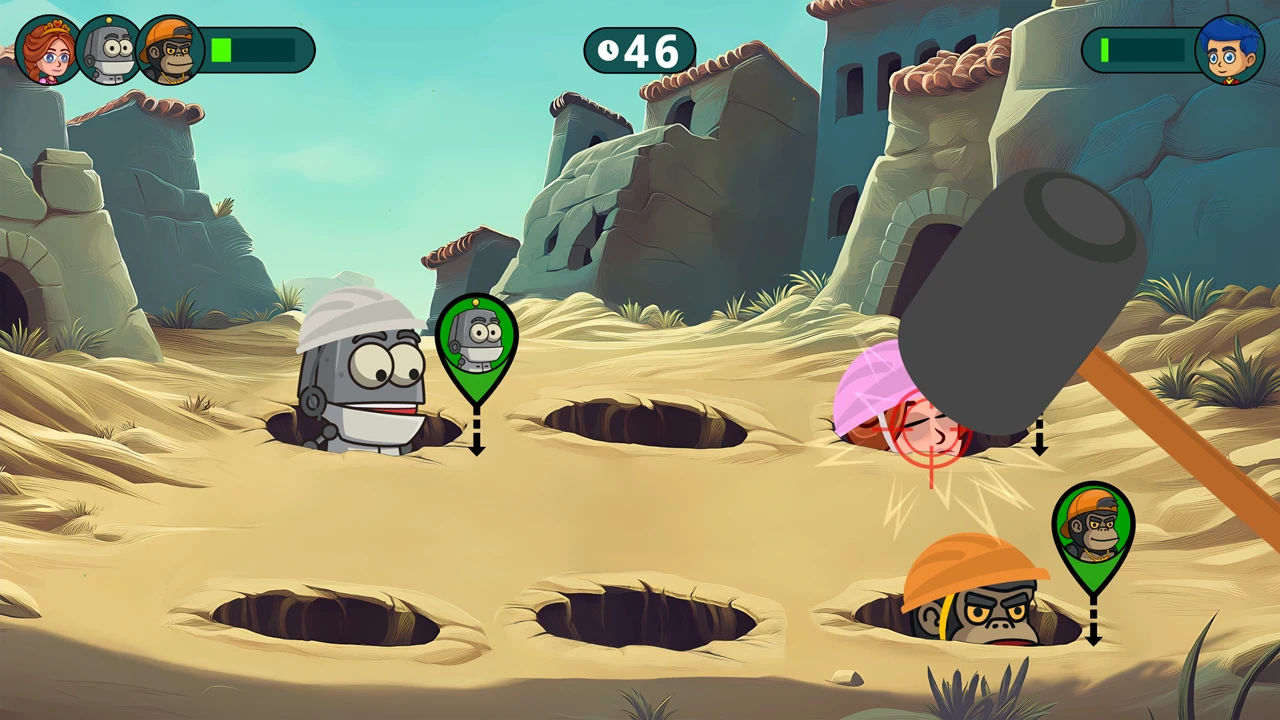
Task: Choose the orange-helmet gorilla team portrait
Action: pyautogui.click(x=170, y=50)
